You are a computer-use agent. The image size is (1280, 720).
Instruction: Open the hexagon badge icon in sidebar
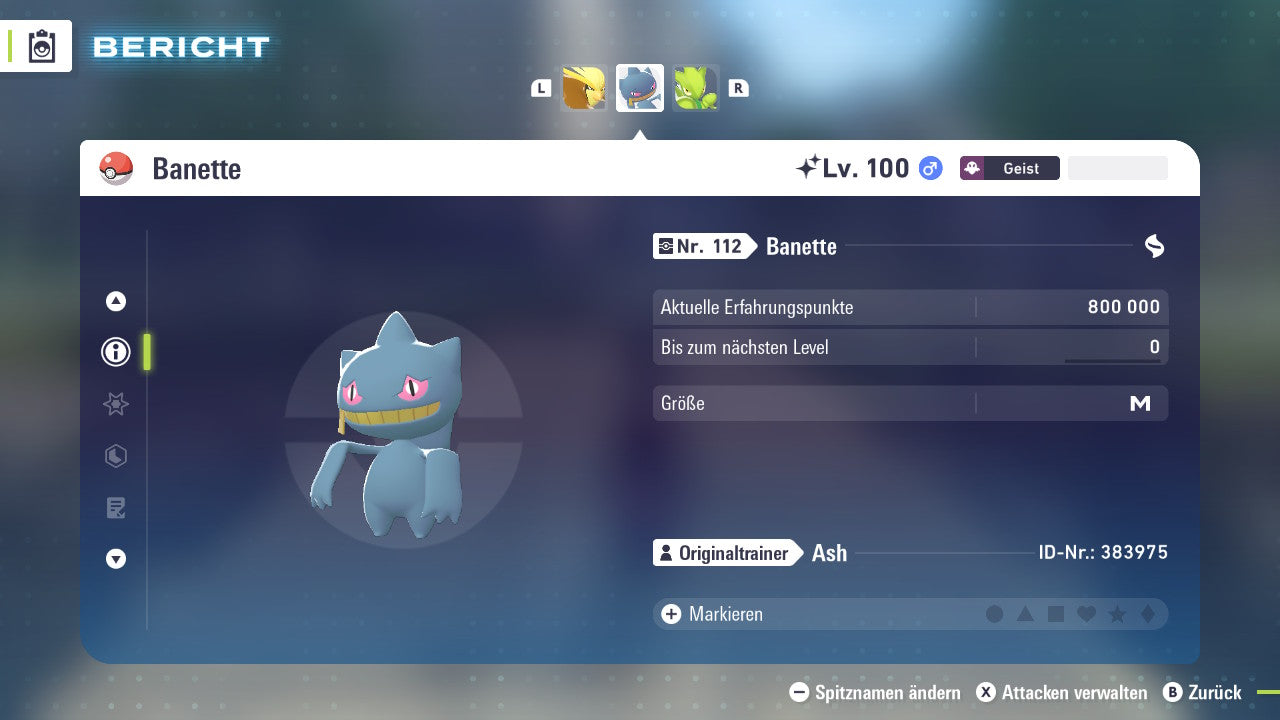pyautogui.click(x=115, y=456)
